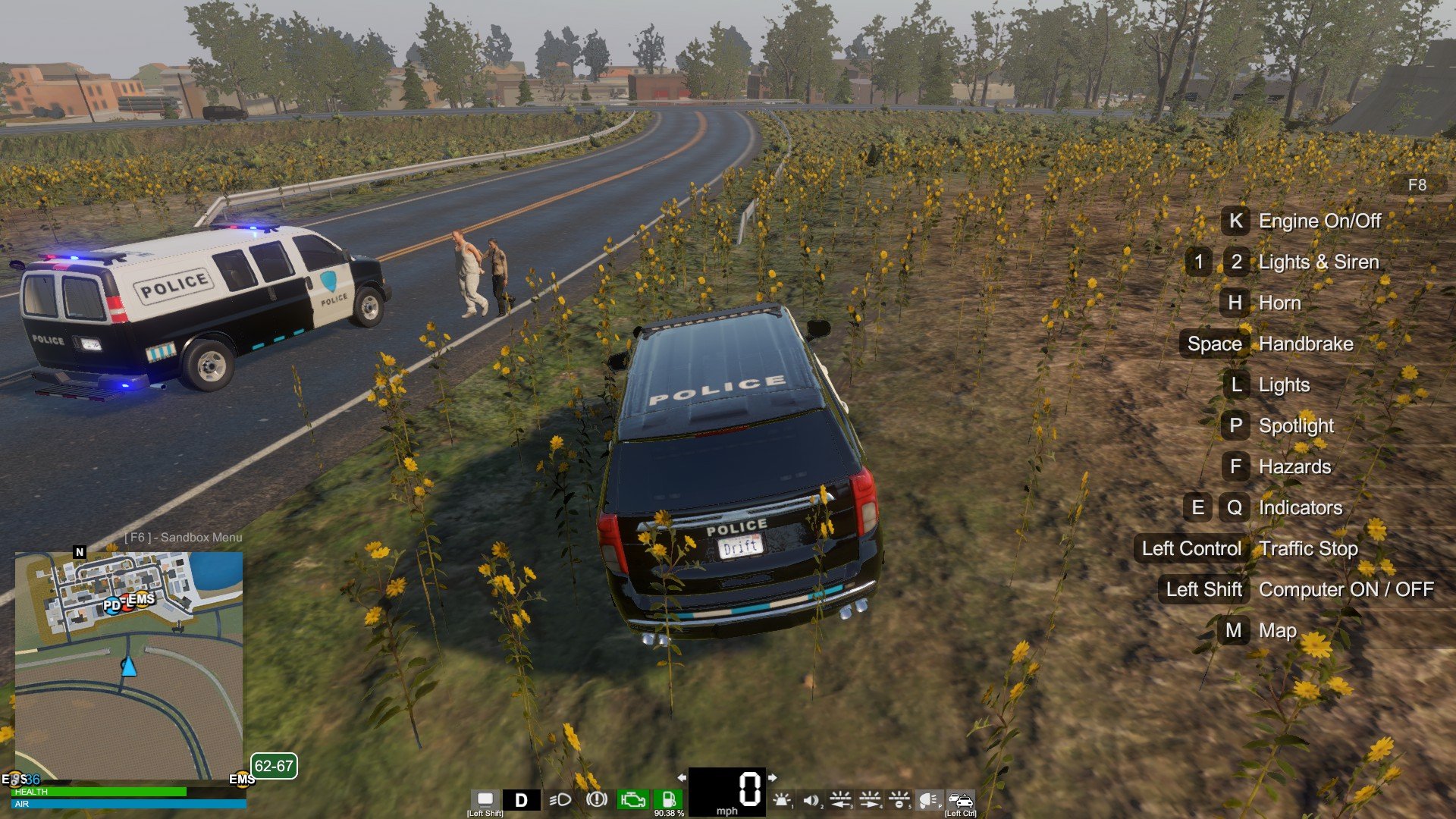Toggle the spotlight lamp icon
This screenshot has width=1456, height=819.
(928, 800)
